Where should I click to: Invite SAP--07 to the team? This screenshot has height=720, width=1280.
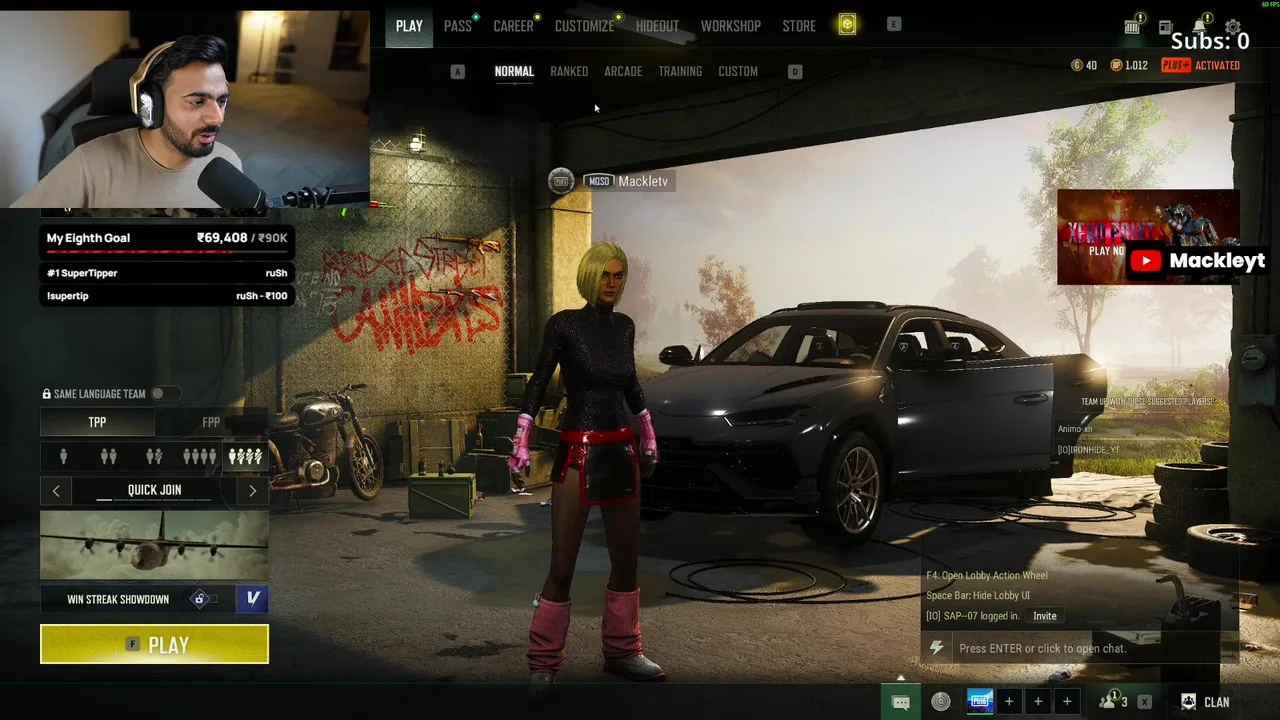tap(1044, 616)
